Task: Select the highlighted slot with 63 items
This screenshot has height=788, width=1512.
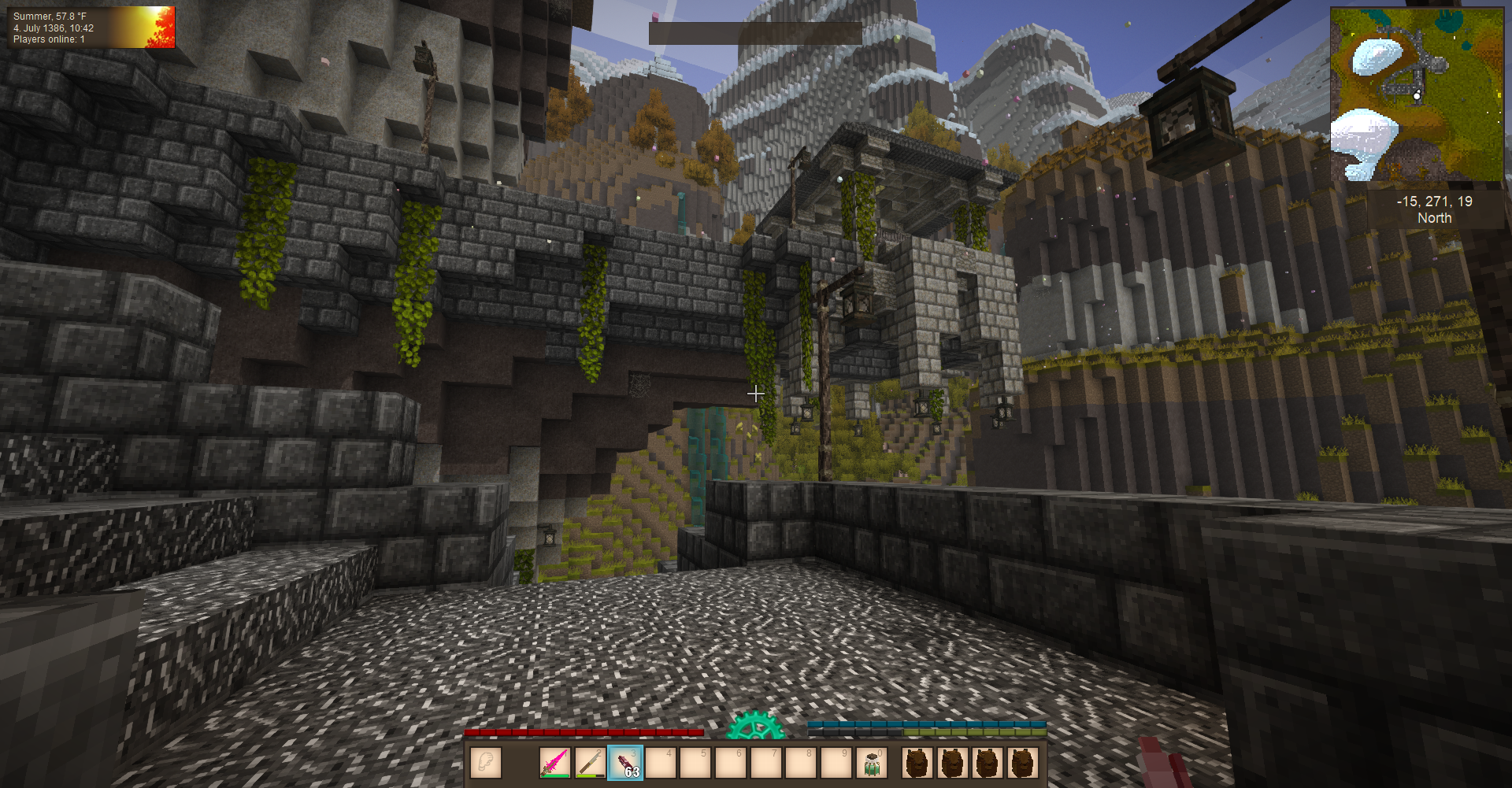Action: pos(626,763)
